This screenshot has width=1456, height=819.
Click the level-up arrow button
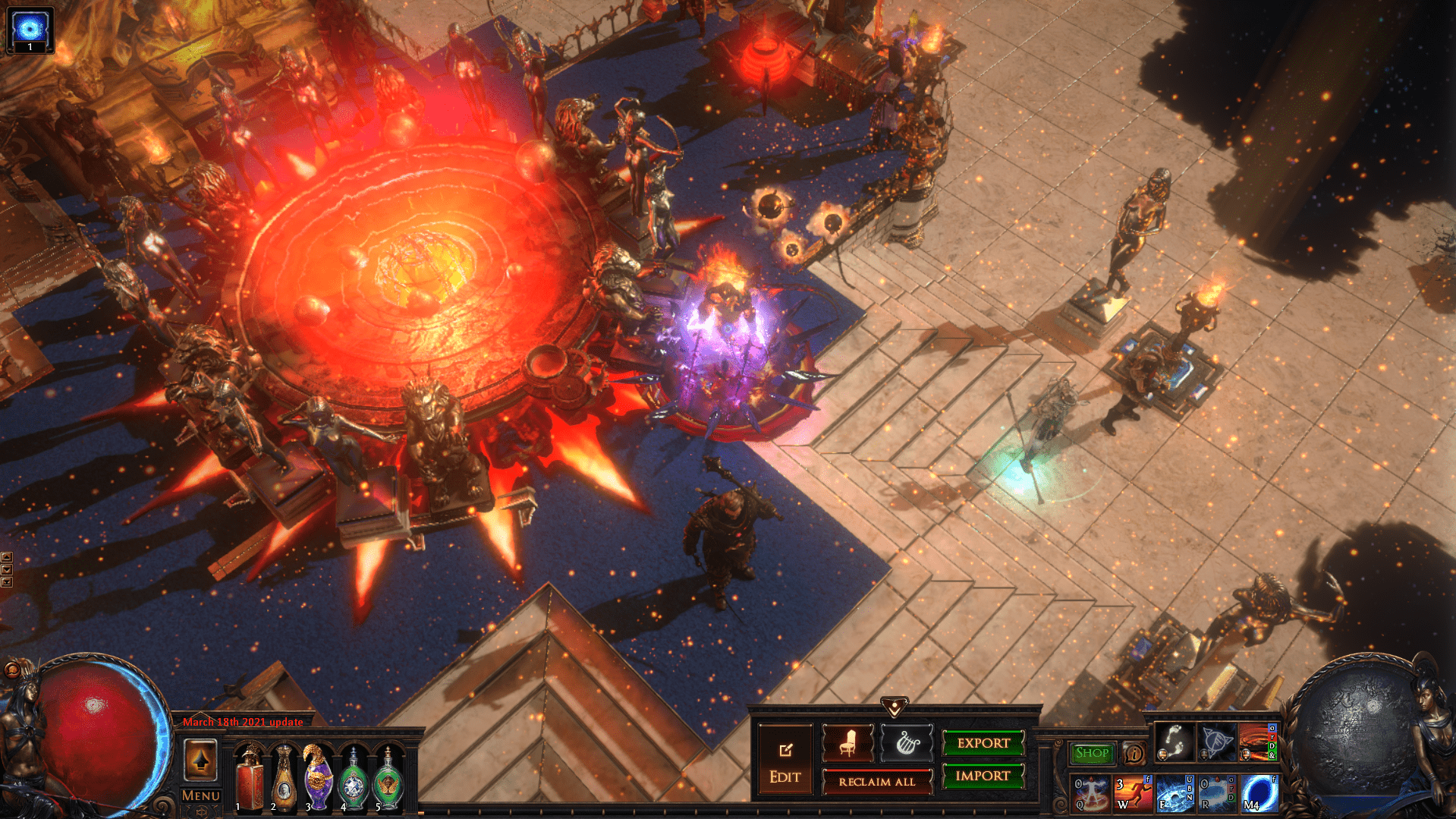click(x=201, y=761)
